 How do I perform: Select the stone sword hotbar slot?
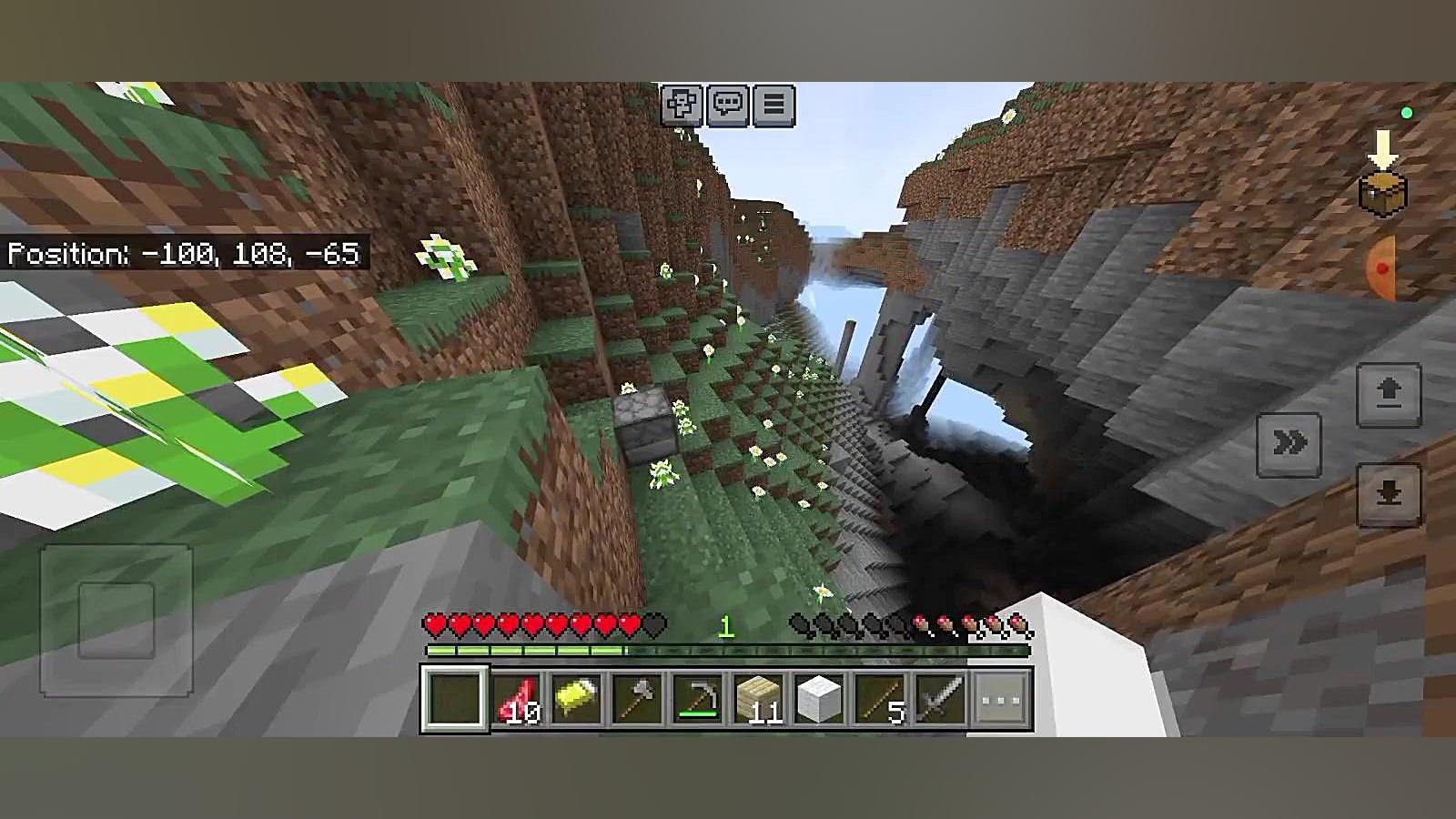point(939,700)
